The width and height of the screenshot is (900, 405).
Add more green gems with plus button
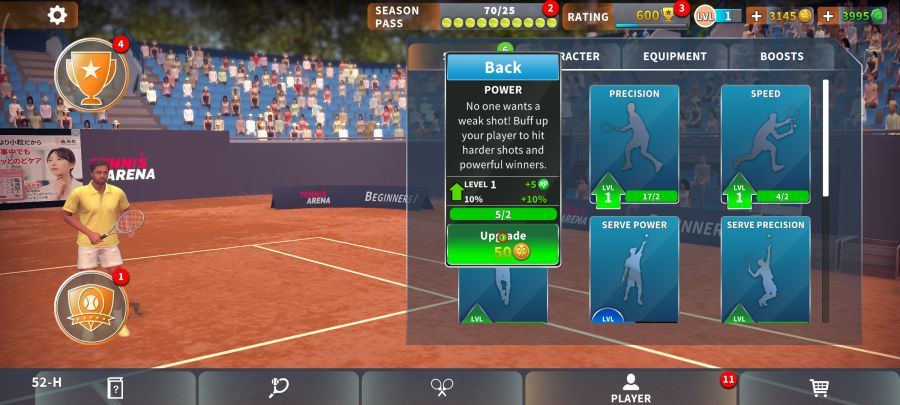[828, 16]
